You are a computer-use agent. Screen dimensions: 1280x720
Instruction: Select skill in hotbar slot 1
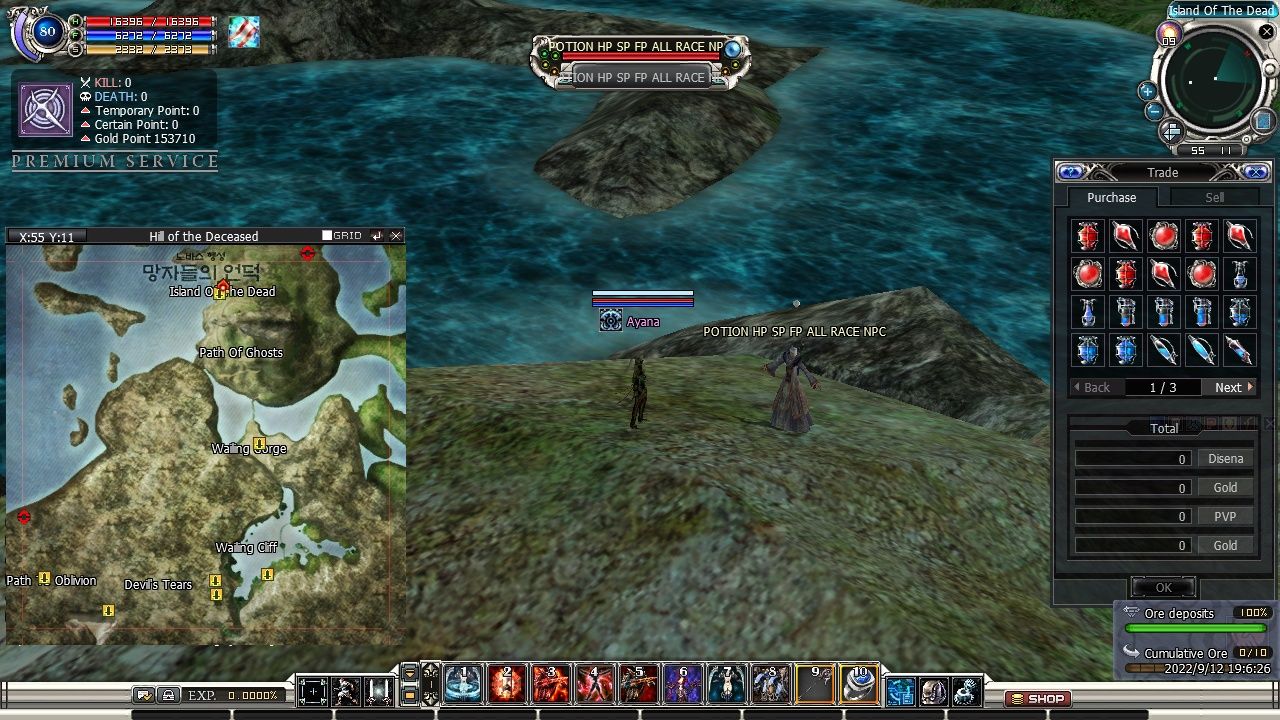(463, 684)
